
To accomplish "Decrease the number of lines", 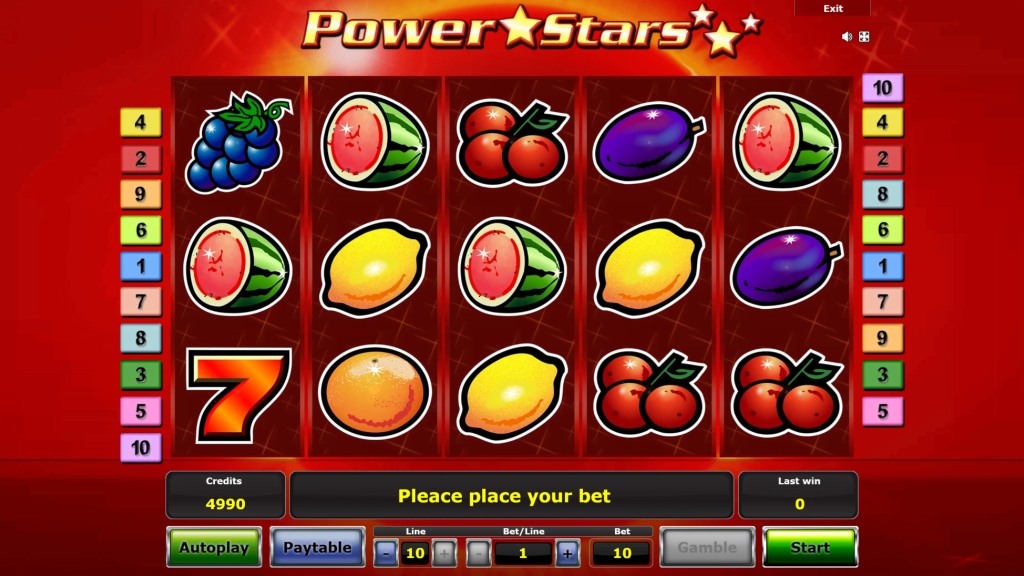I will (386, 552).
